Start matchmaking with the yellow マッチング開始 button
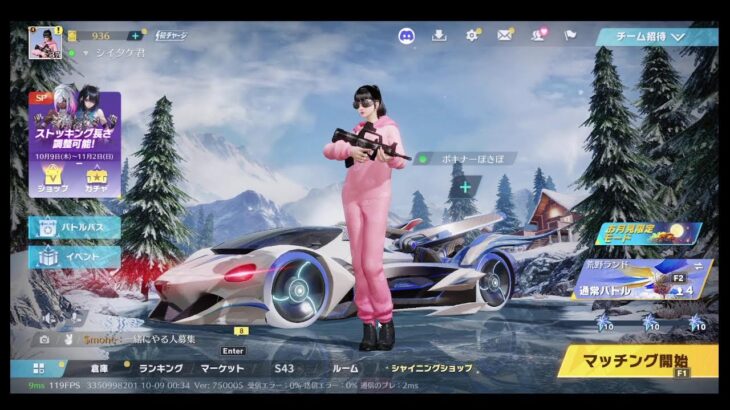 click(636, 359)
